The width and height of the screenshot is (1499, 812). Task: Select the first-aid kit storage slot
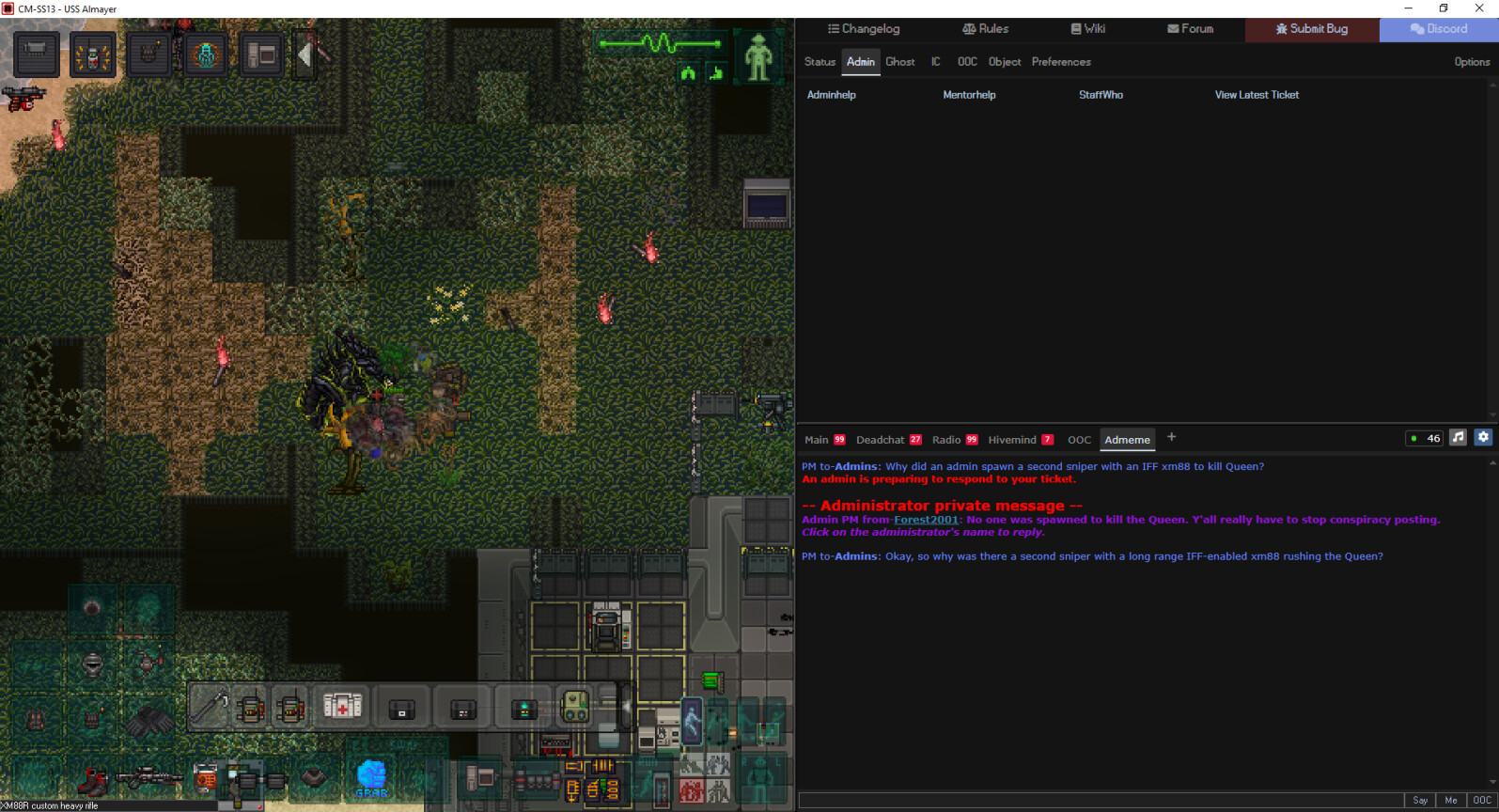pos(342,706)
